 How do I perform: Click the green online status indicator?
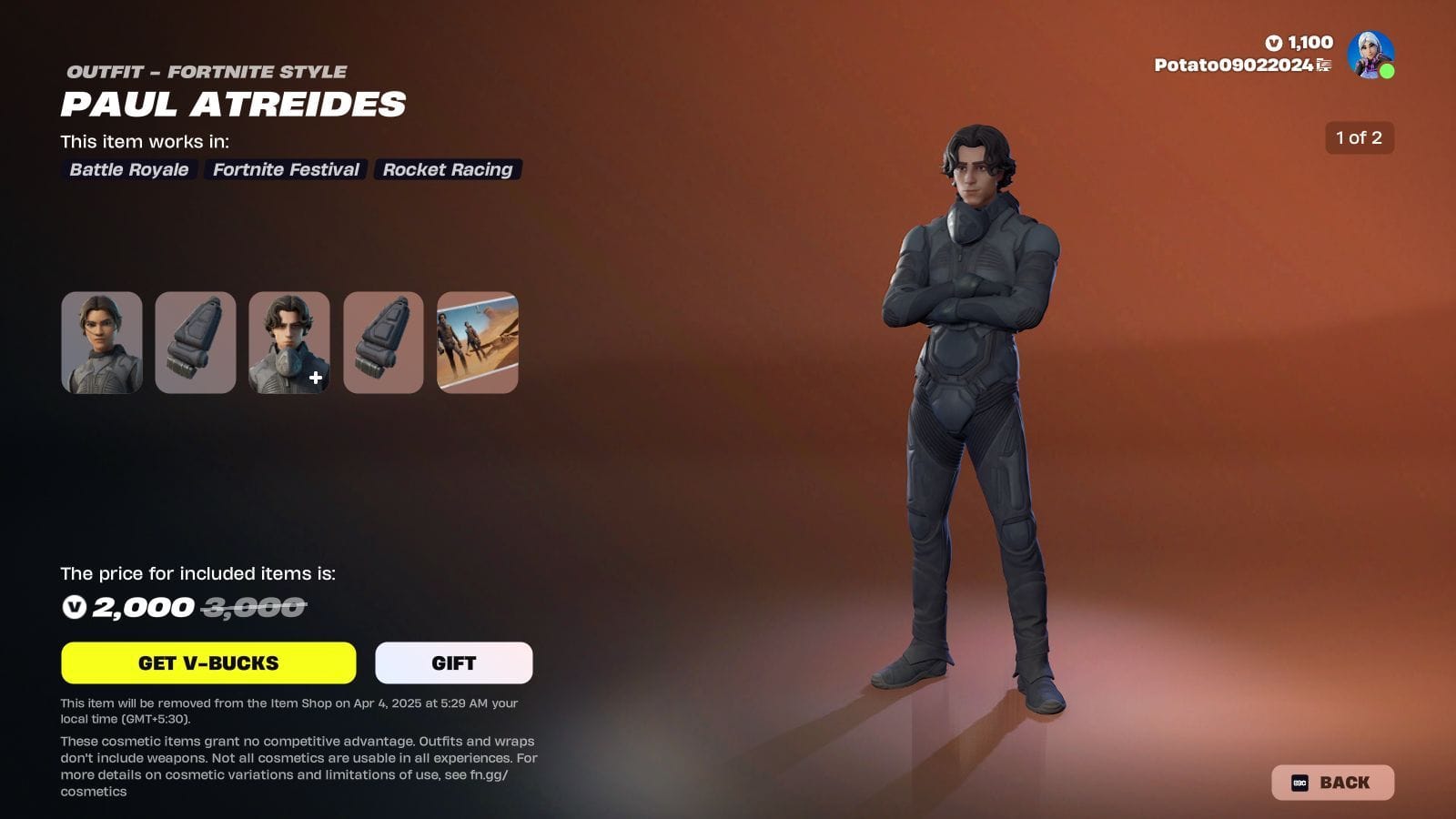point(1388,69)
